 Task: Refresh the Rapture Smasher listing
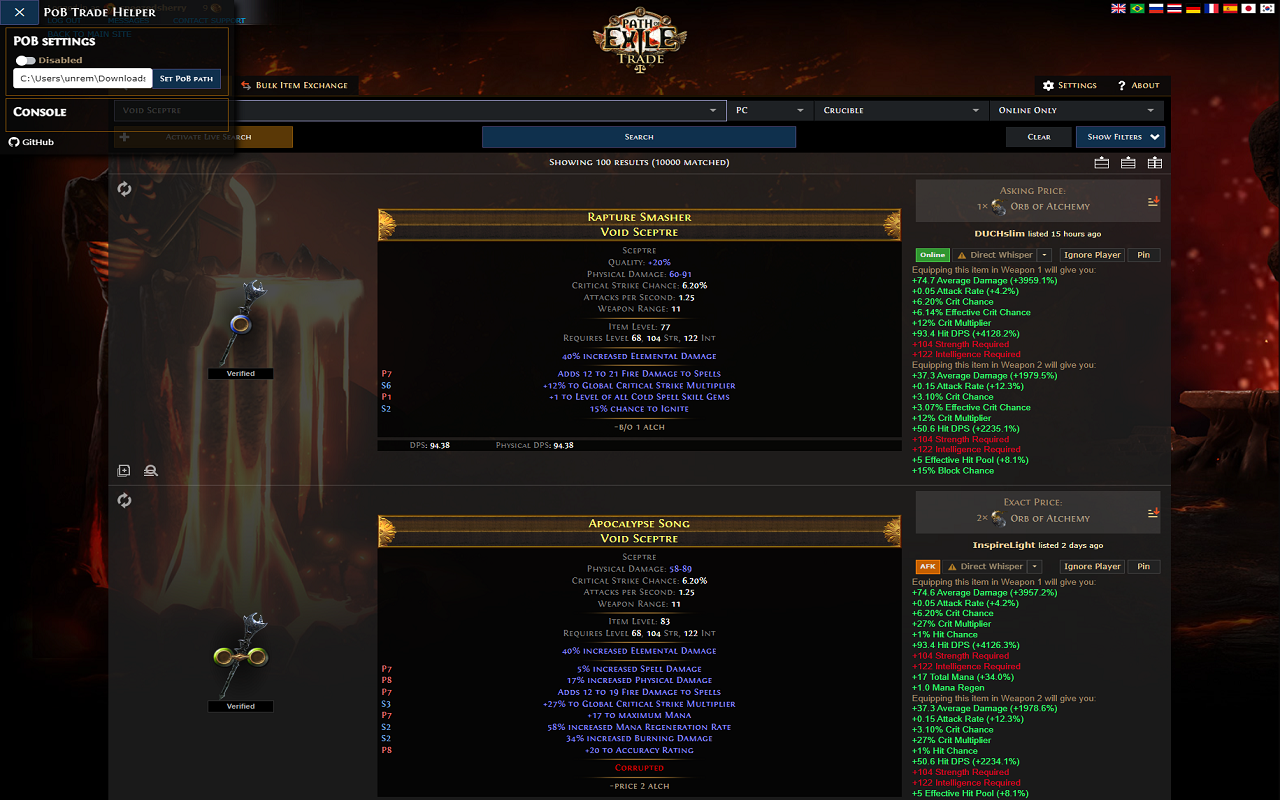click(124, 188)
